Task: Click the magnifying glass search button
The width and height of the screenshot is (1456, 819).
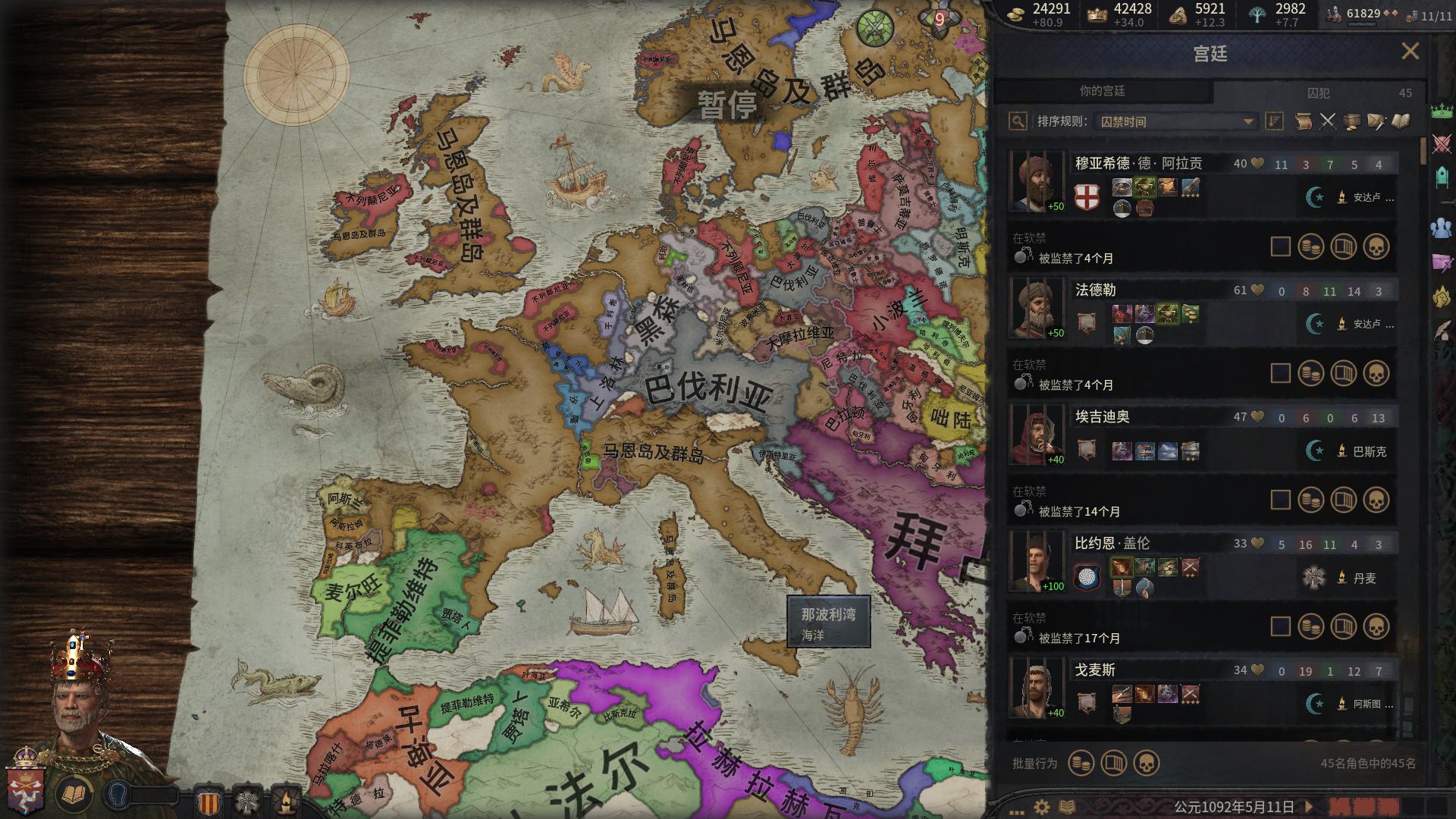Action: (x=1018, y=121)
